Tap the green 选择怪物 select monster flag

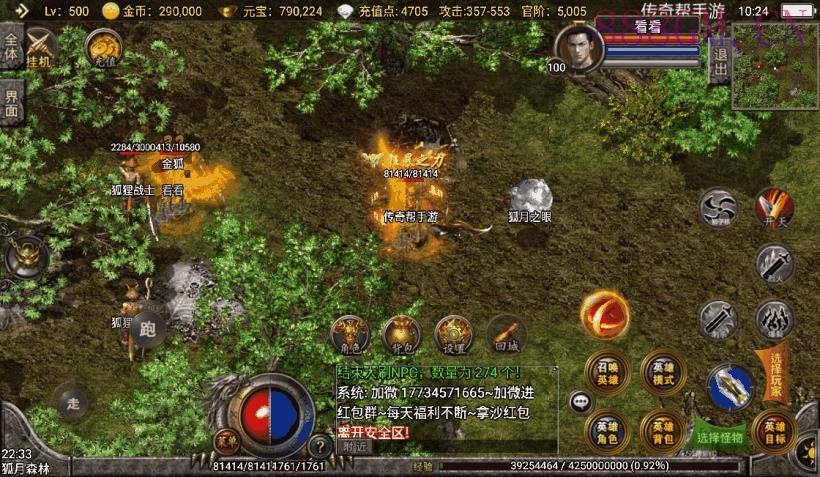click(721, 437)
